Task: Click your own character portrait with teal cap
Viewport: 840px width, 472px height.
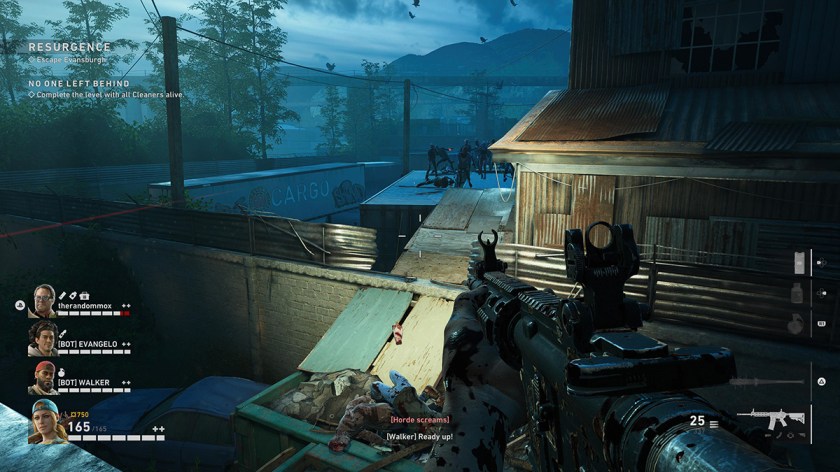Action: tap(46, 421)
